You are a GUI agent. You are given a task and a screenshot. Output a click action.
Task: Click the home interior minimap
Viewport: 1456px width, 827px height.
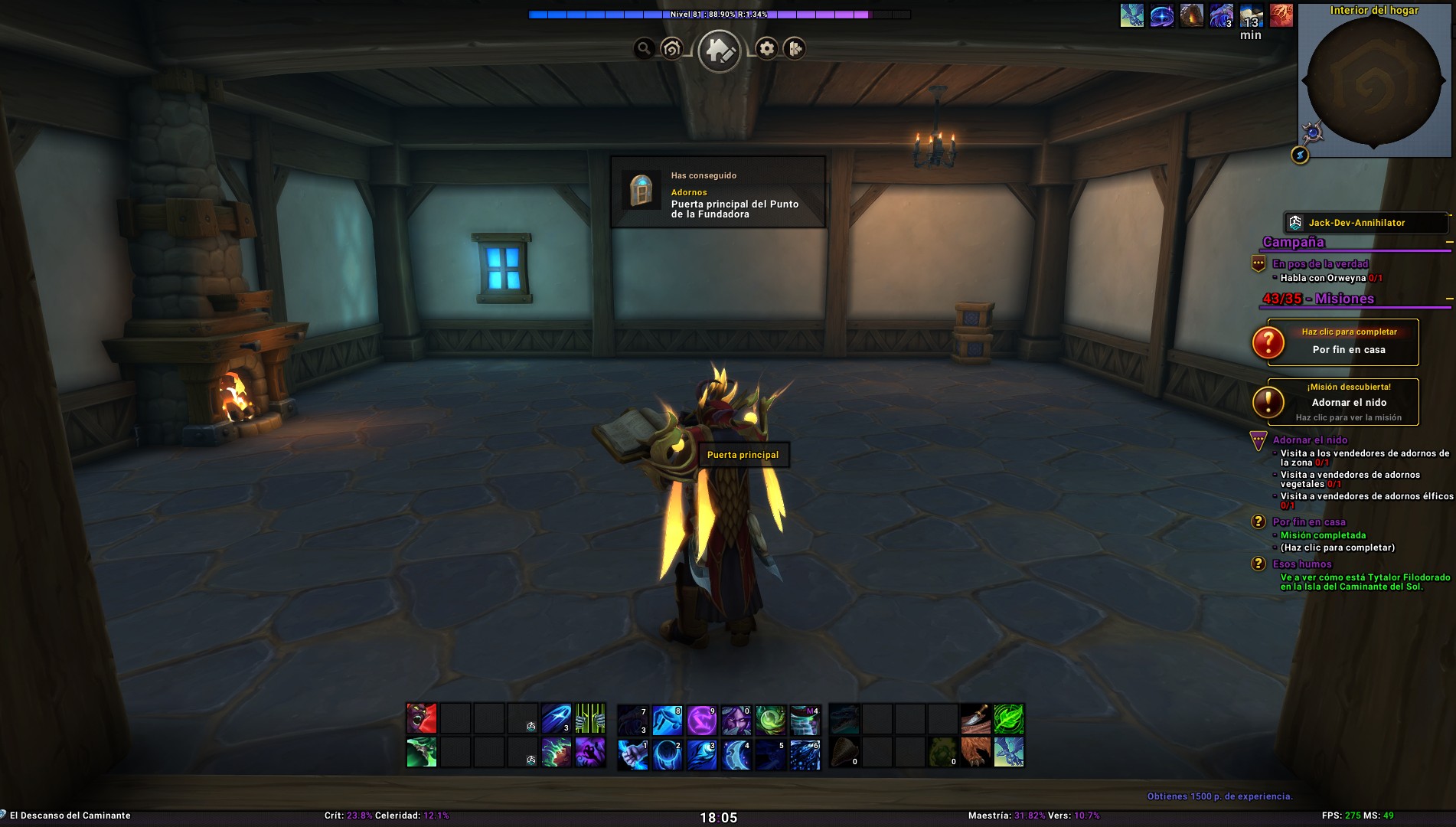point(1373,80)
